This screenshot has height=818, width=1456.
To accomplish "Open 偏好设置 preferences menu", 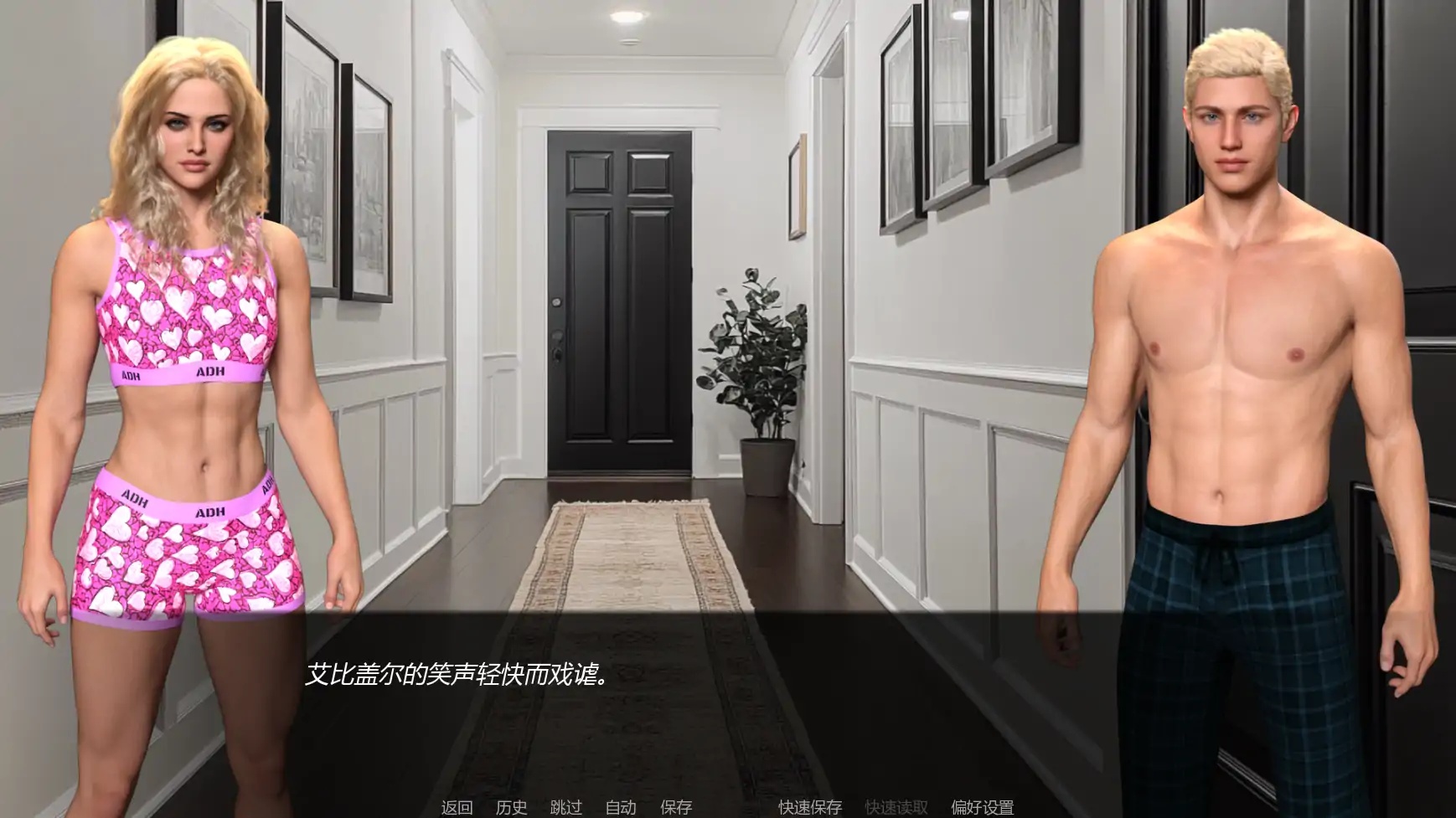I will pos(983,806).
